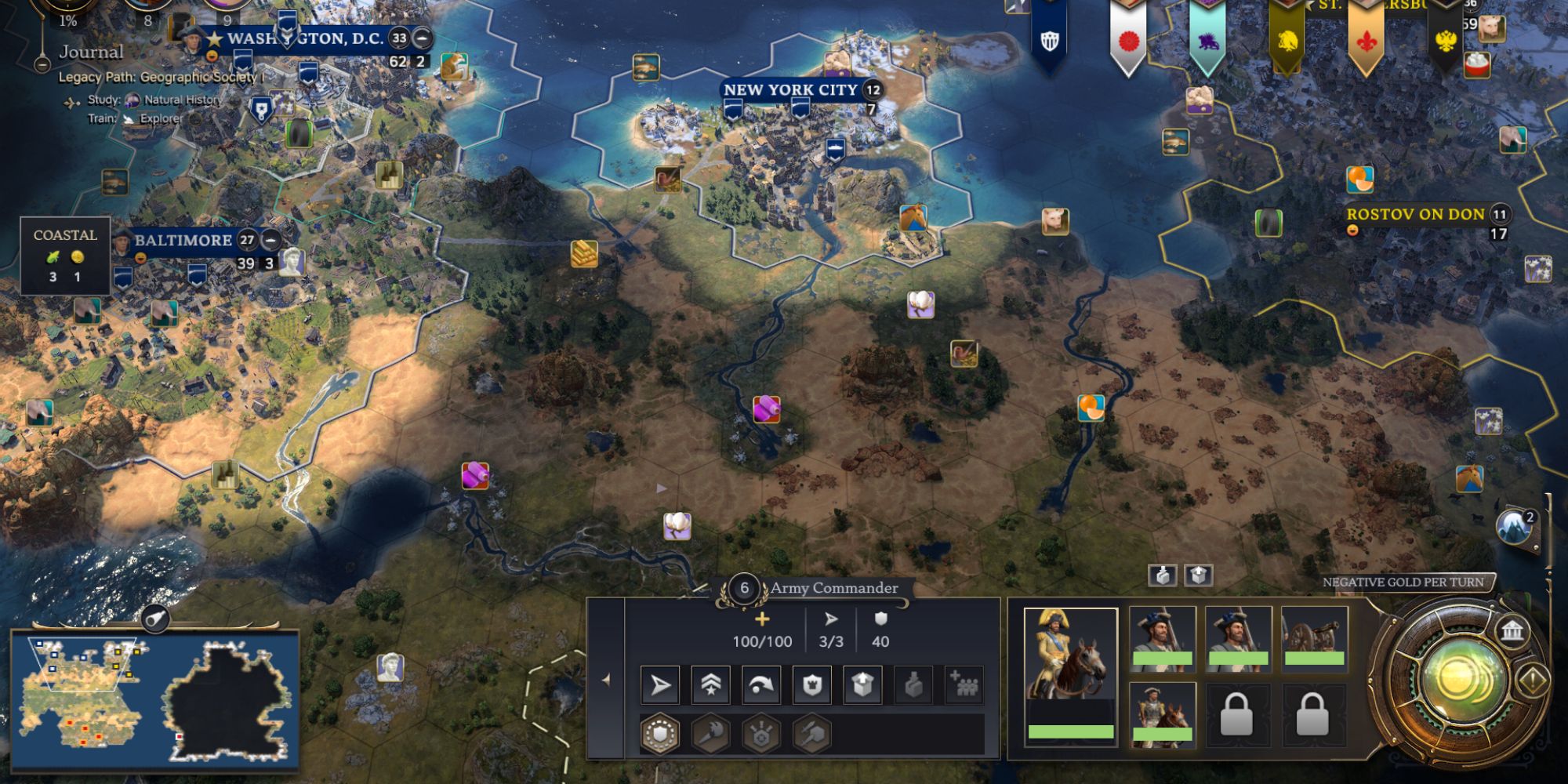Click the diamond exclamation notification button
1568x784 pixels.
point(1534,679)
